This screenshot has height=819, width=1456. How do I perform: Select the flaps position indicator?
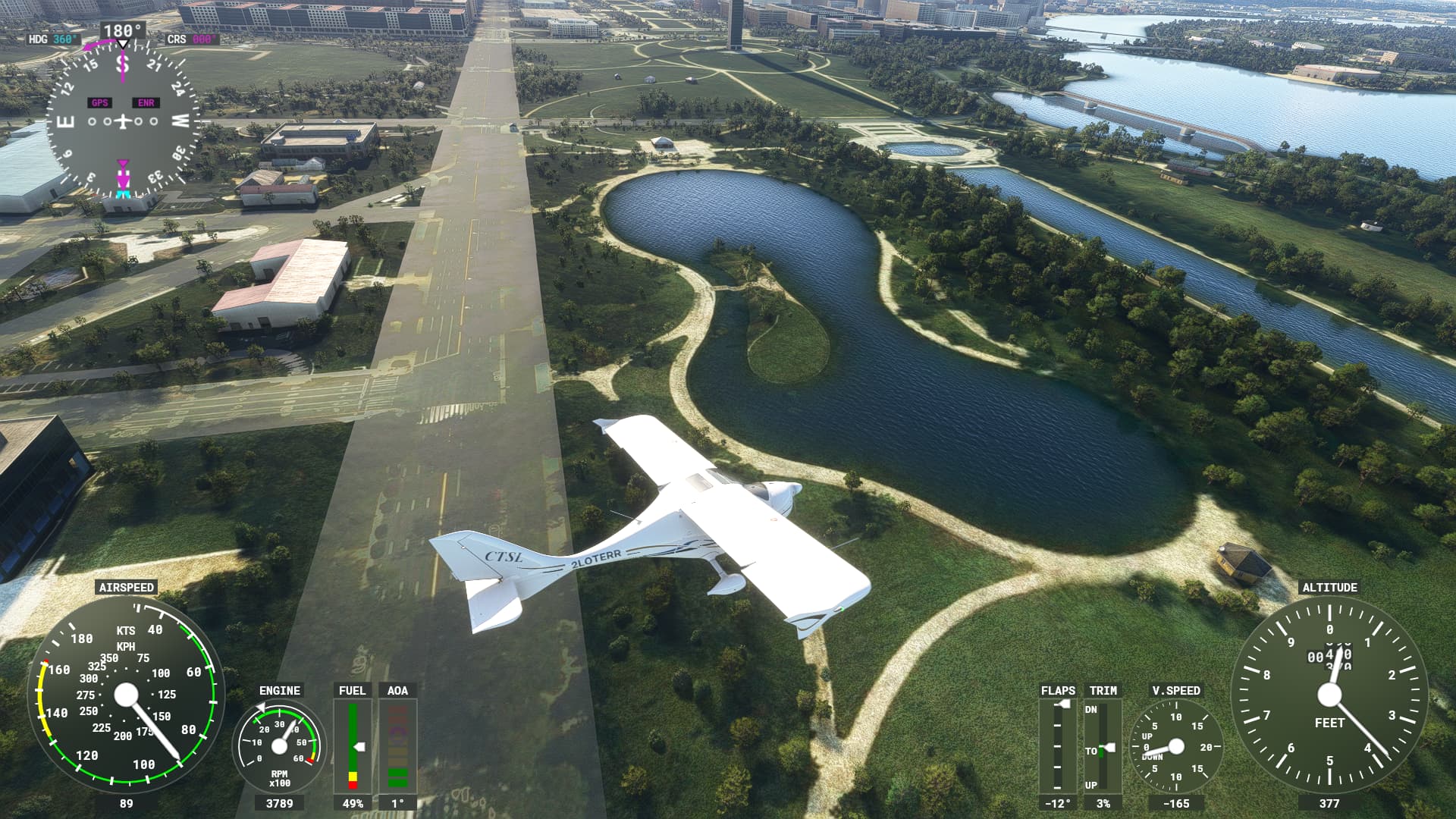[1058, 746]
